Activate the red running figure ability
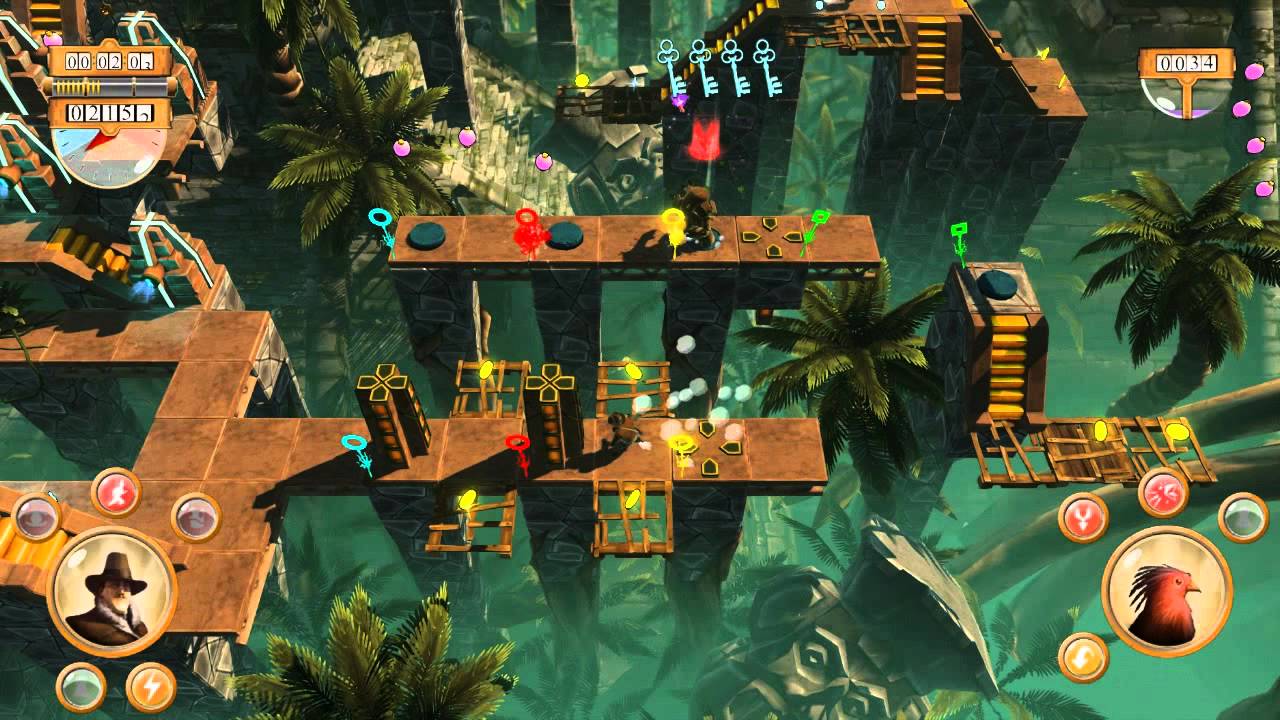The image size is (1280, 720). coord(116,493)
